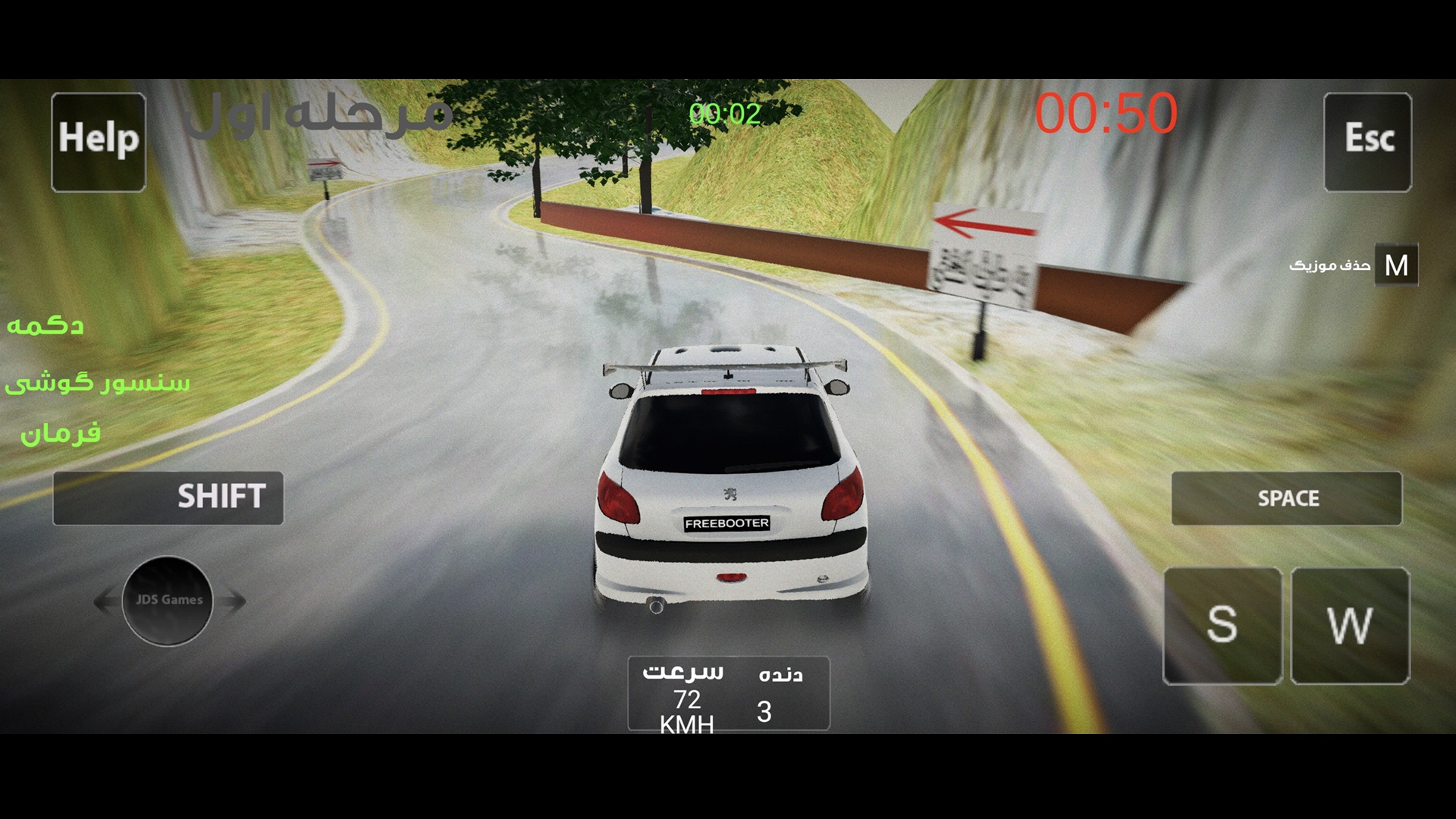Steer left with the left arrow
The width and height of the screenshot is (1456, 819).
pyautogui.click(x=105, y=601)
